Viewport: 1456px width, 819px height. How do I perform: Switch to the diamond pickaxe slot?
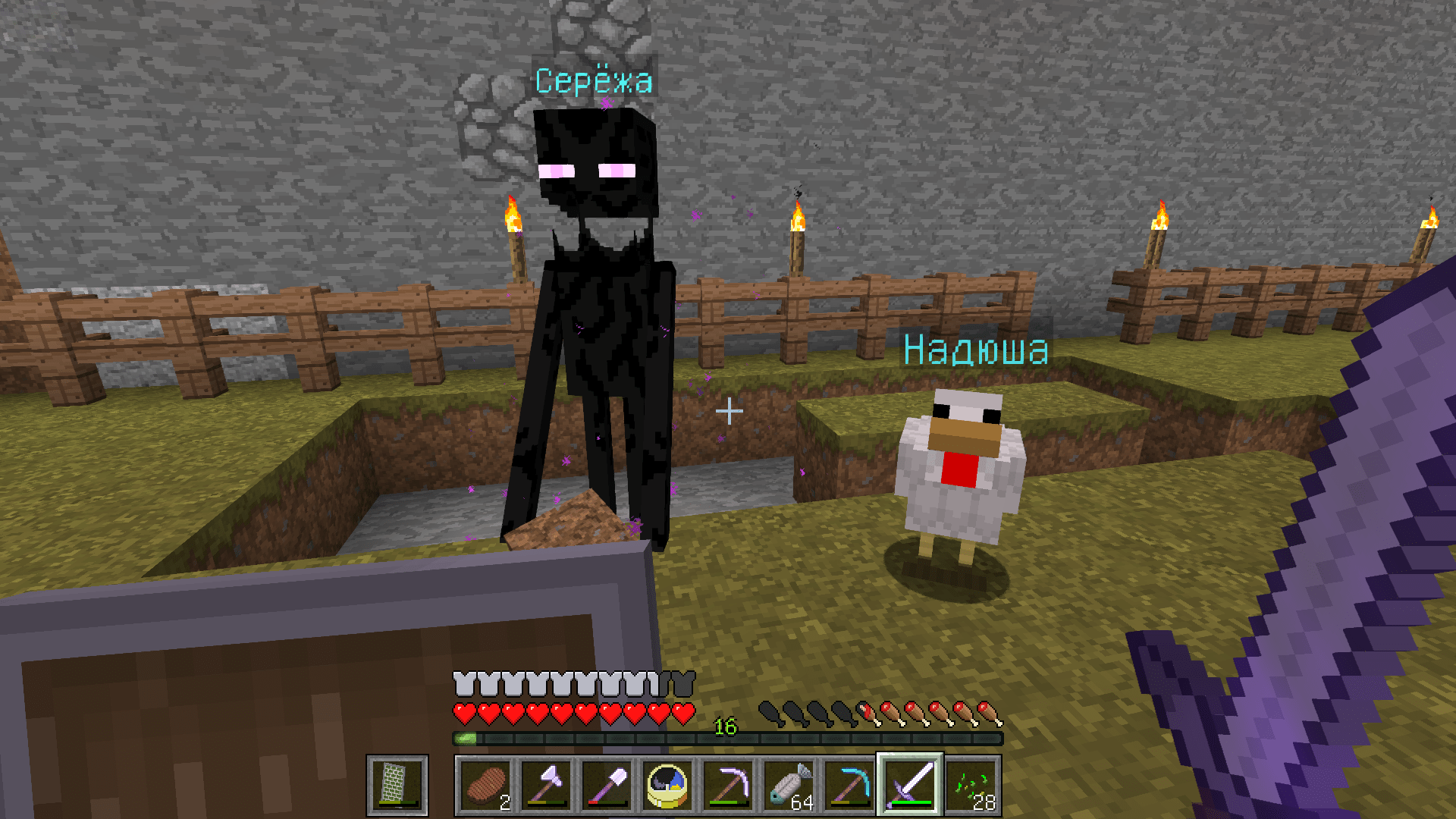coord(849,785)
